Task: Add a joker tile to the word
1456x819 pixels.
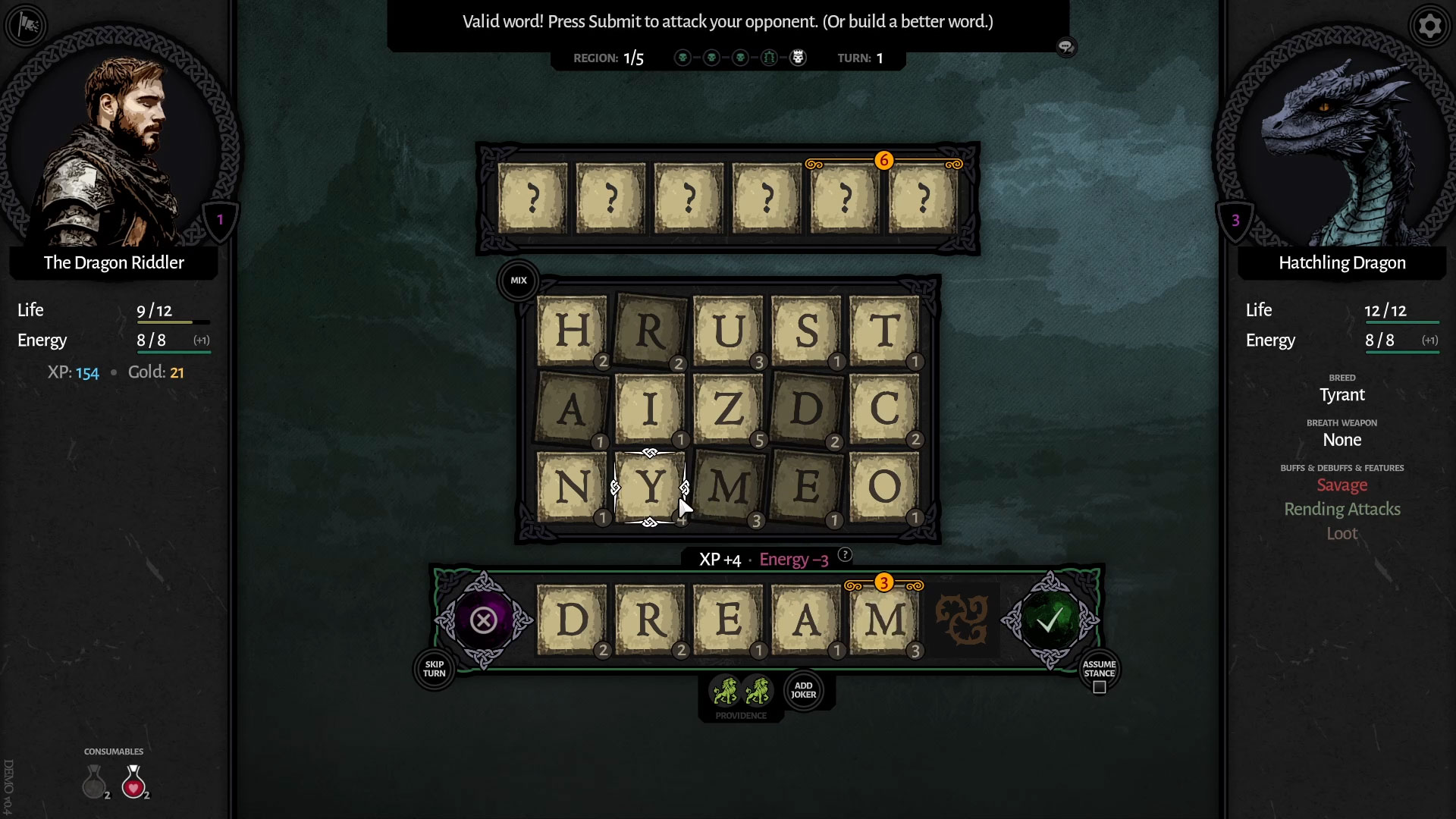Action: point(803,690)
